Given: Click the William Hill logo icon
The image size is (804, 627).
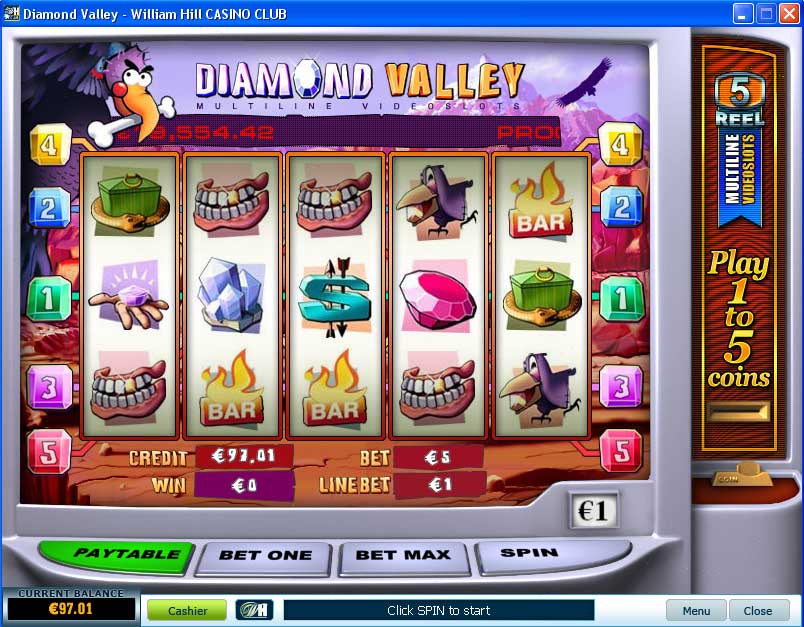Looking at the screenshot, I should (254, 610).
